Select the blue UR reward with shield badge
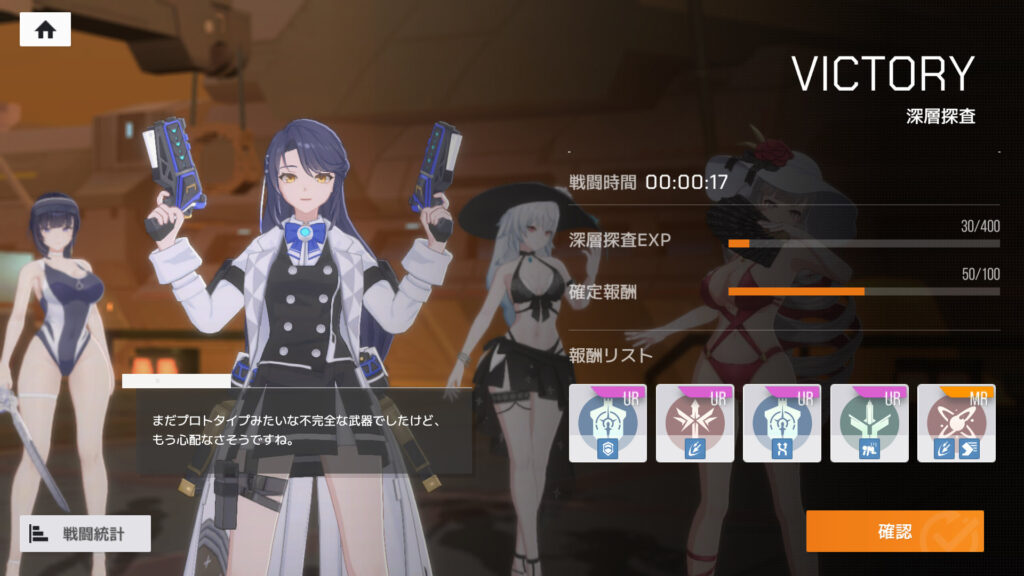 [x=607, y=423]
